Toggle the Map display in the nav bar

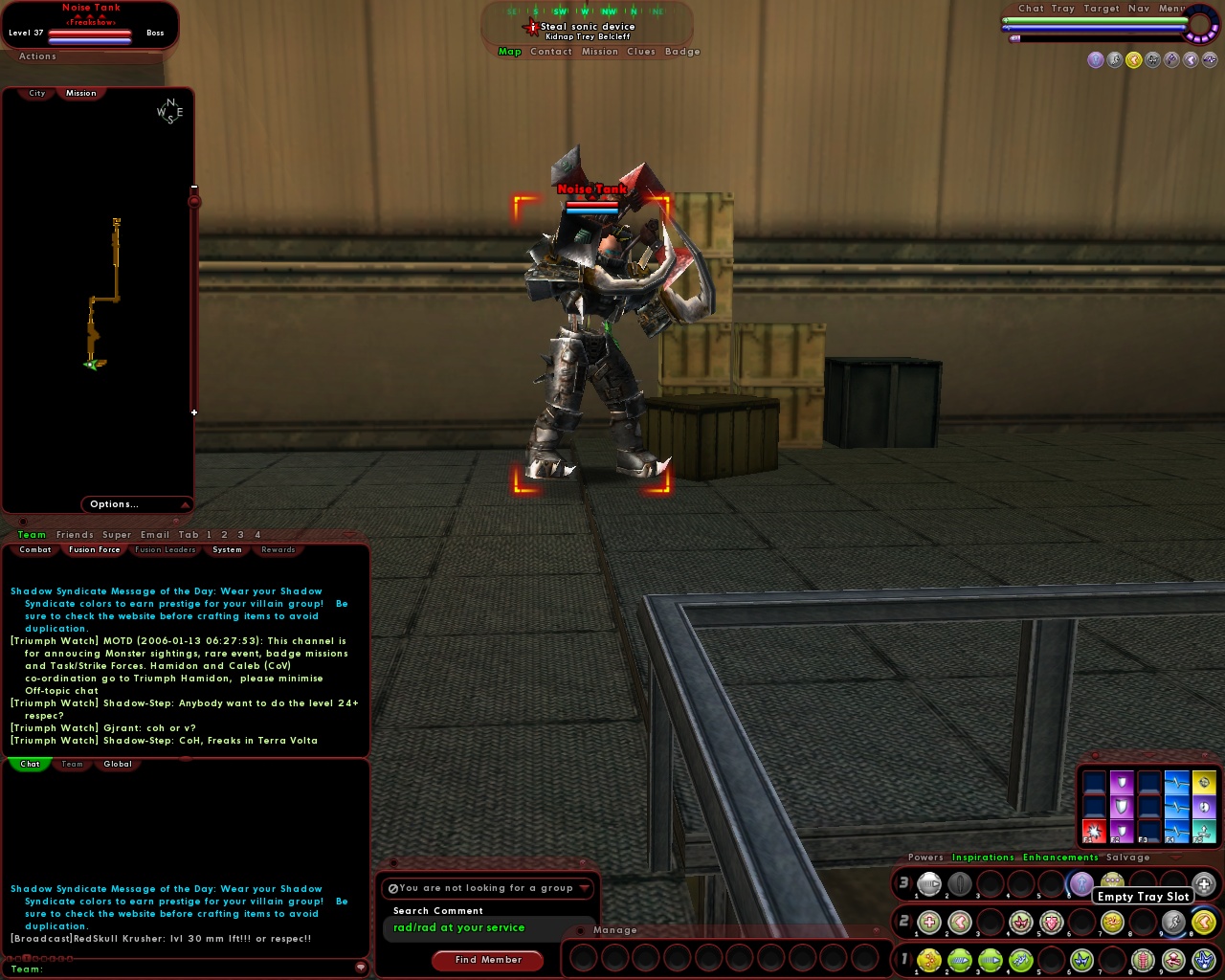click(x=510, y=51)
